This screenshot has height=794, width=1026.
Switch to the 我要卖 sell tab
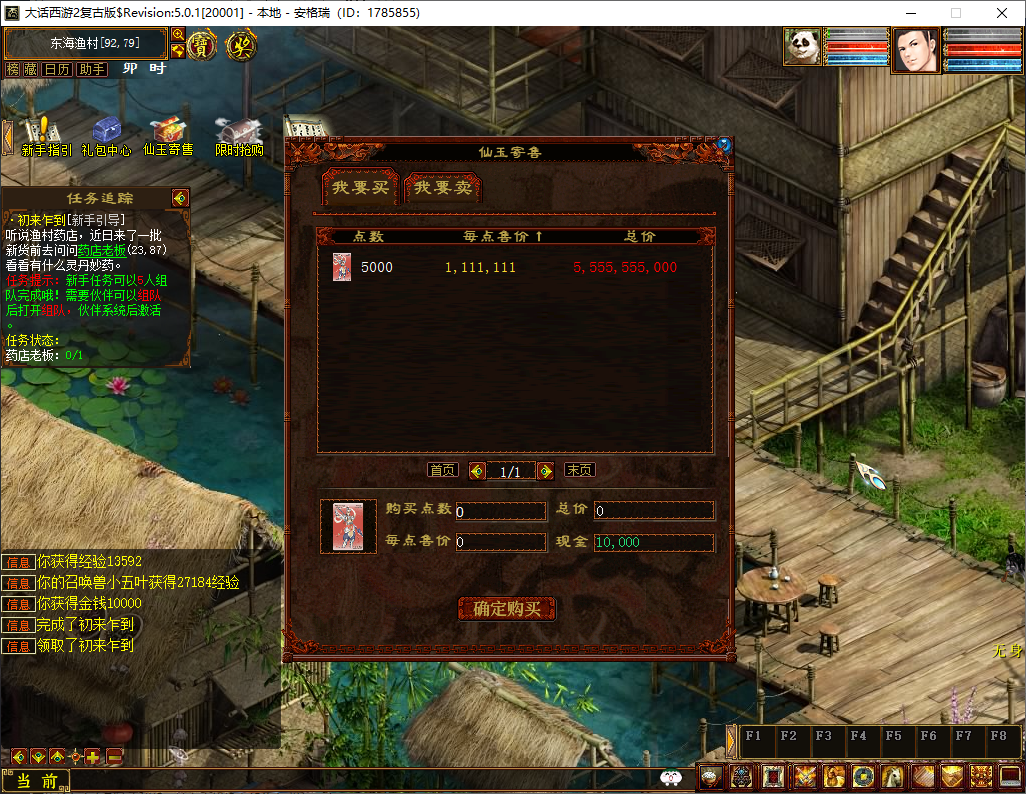point(443,188)
